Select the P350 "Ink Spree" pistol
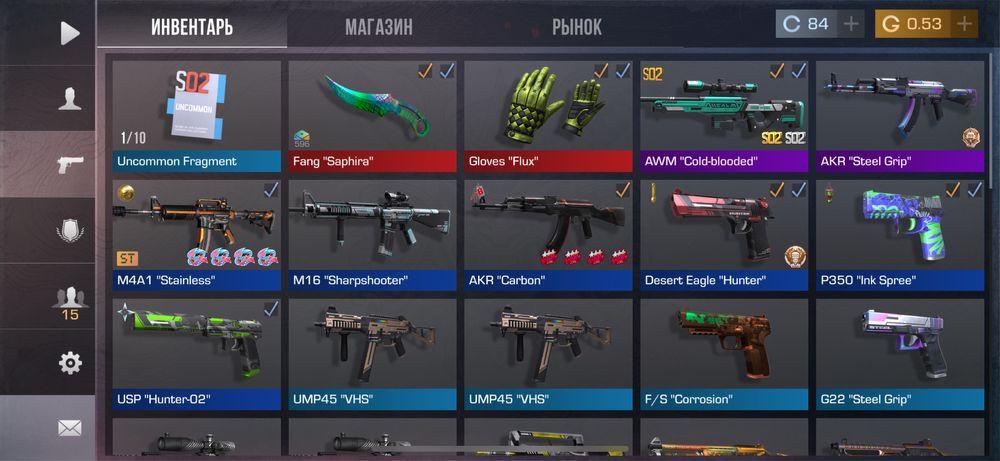1000x461 pixels. point(900,235)
